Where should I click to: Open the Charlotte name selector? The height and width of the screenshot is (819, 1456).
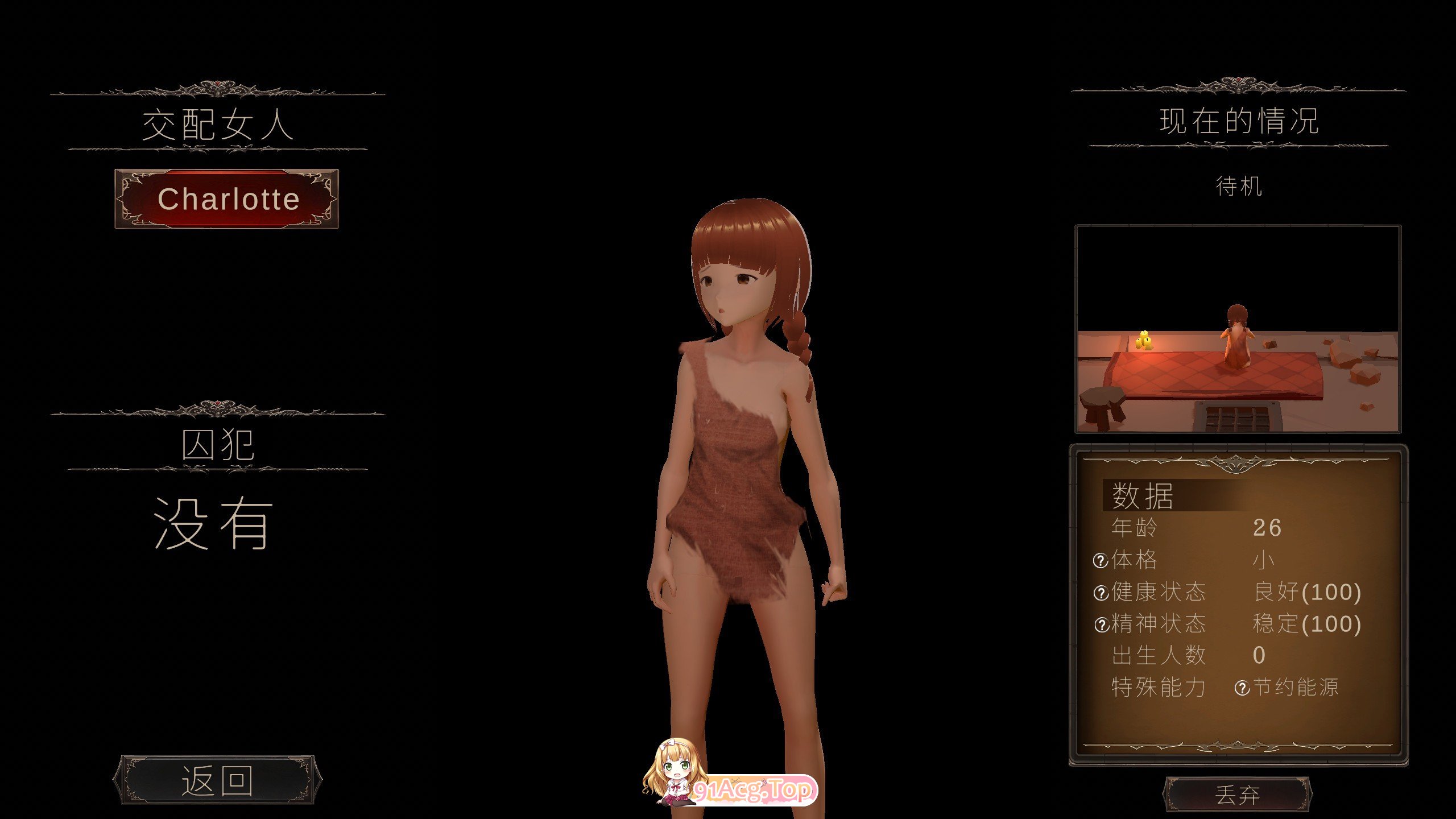(225, 198)
